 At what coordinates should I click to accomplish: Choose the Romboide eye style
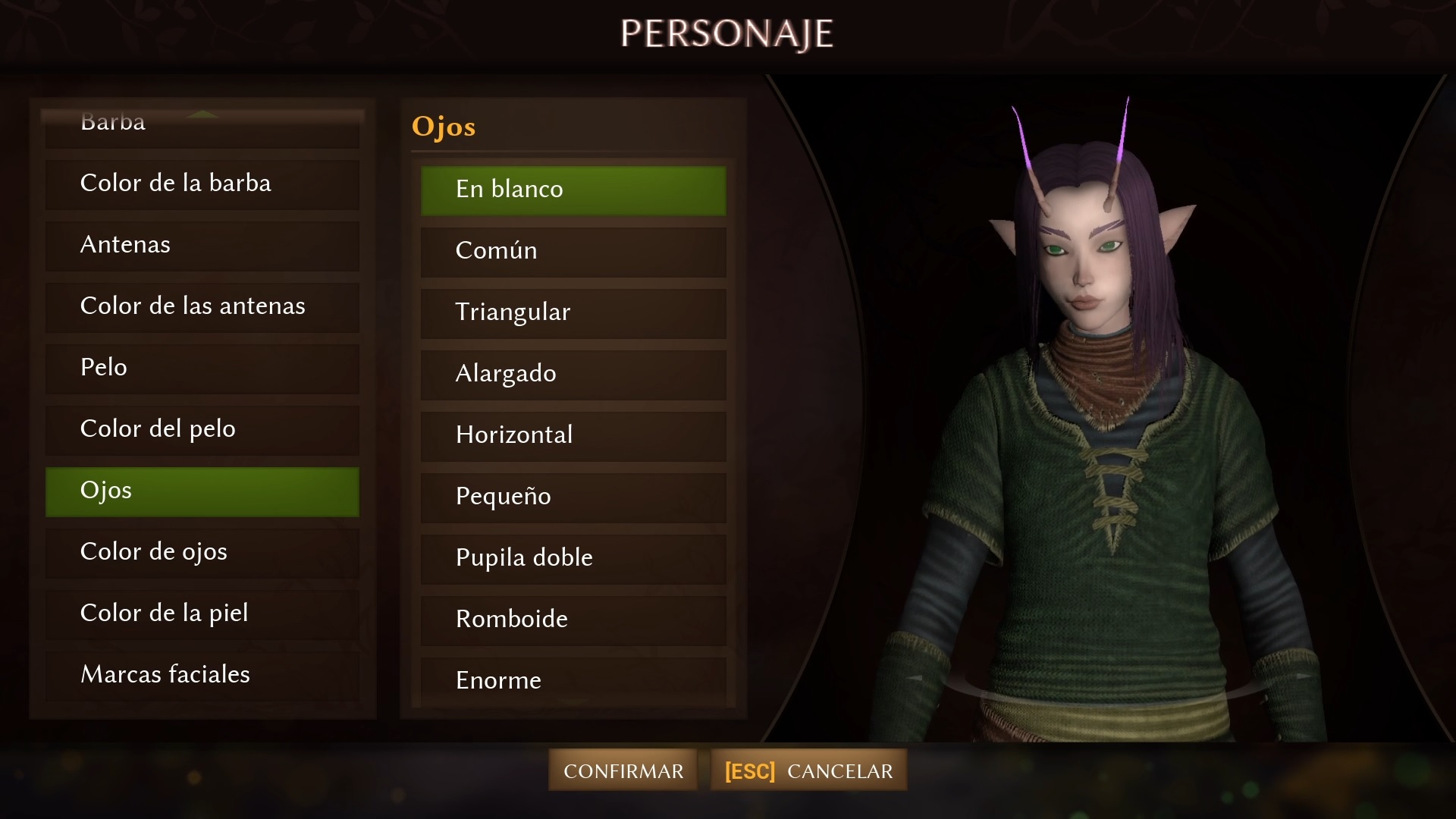573,620
